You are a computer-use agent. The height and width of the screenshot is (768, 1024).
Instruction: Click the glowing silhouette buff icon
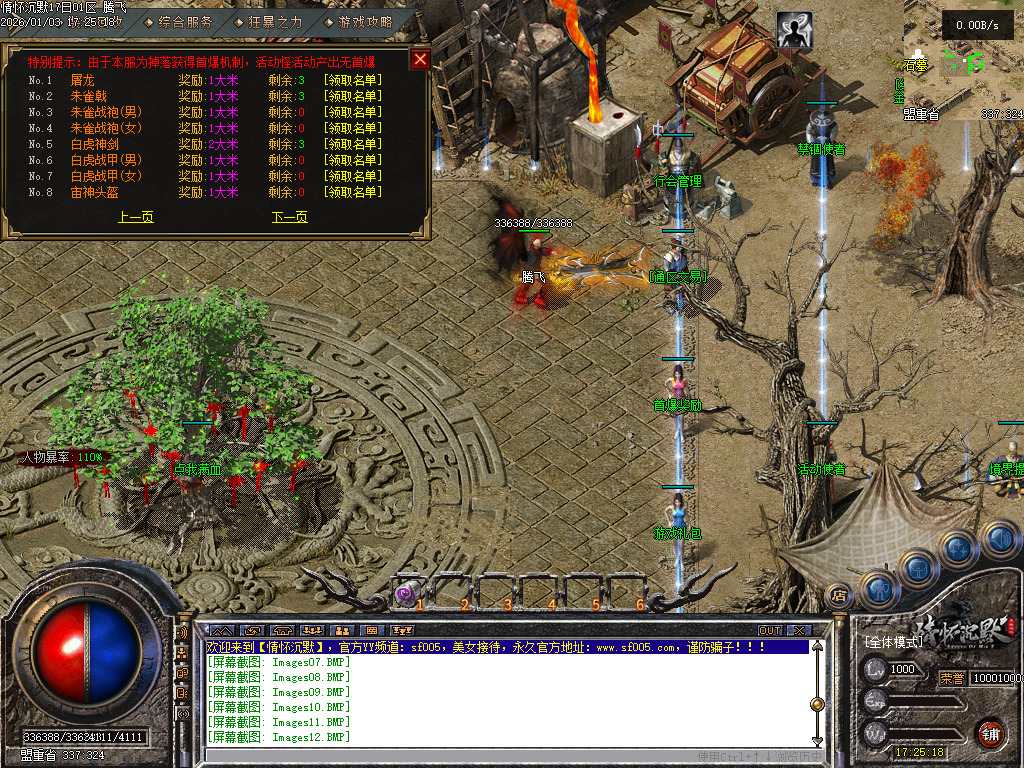click(793, 31)
